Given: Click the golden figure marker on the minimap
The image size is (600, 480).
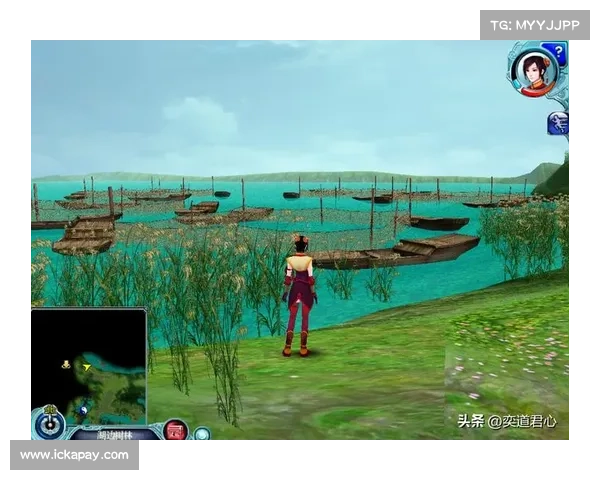Looking at the screenshot, I should 66,364.
